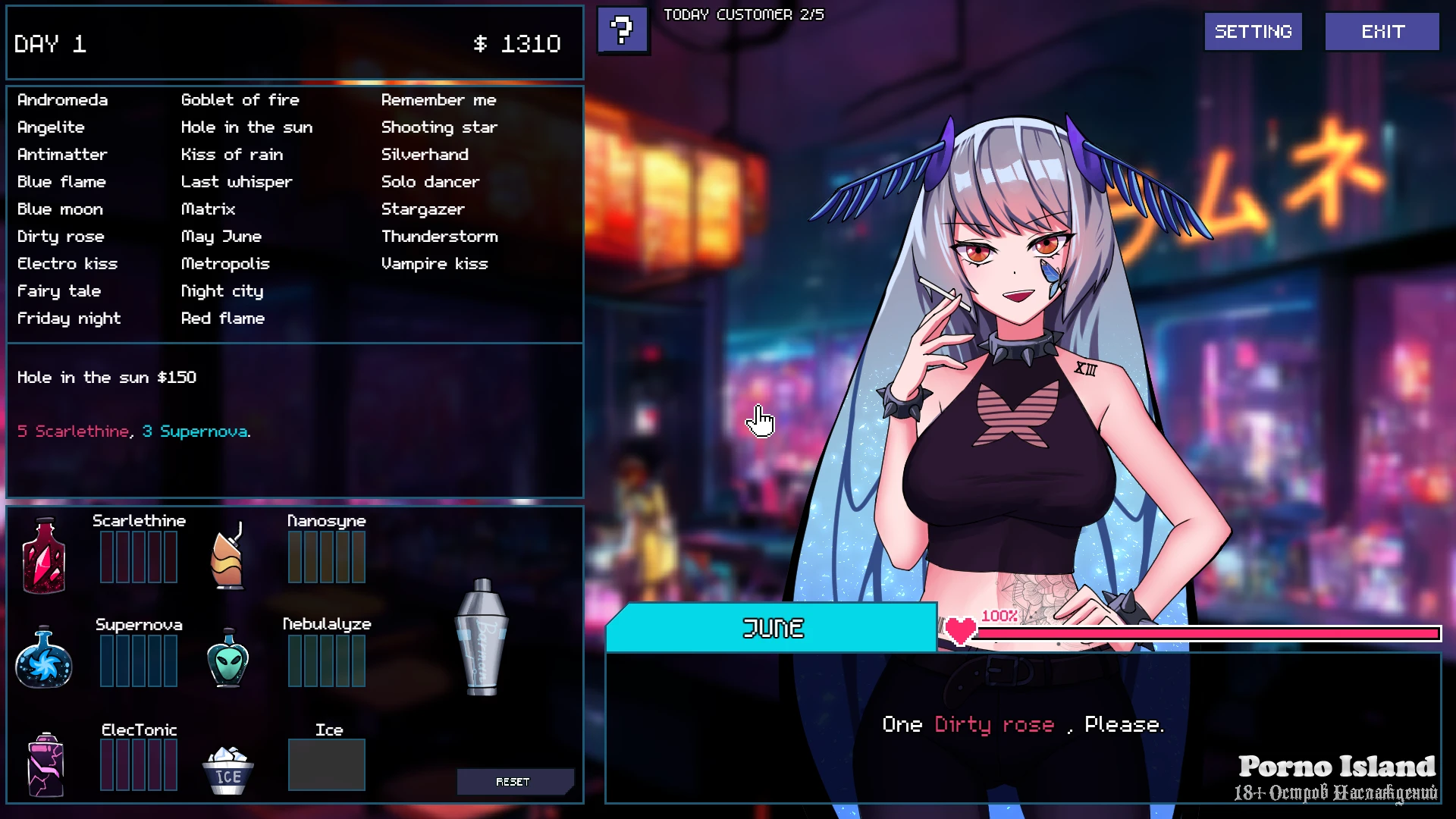Click the cocktail shaker to mix
The height and width of the screenshot is (819, 1456).
coord(482,637)
